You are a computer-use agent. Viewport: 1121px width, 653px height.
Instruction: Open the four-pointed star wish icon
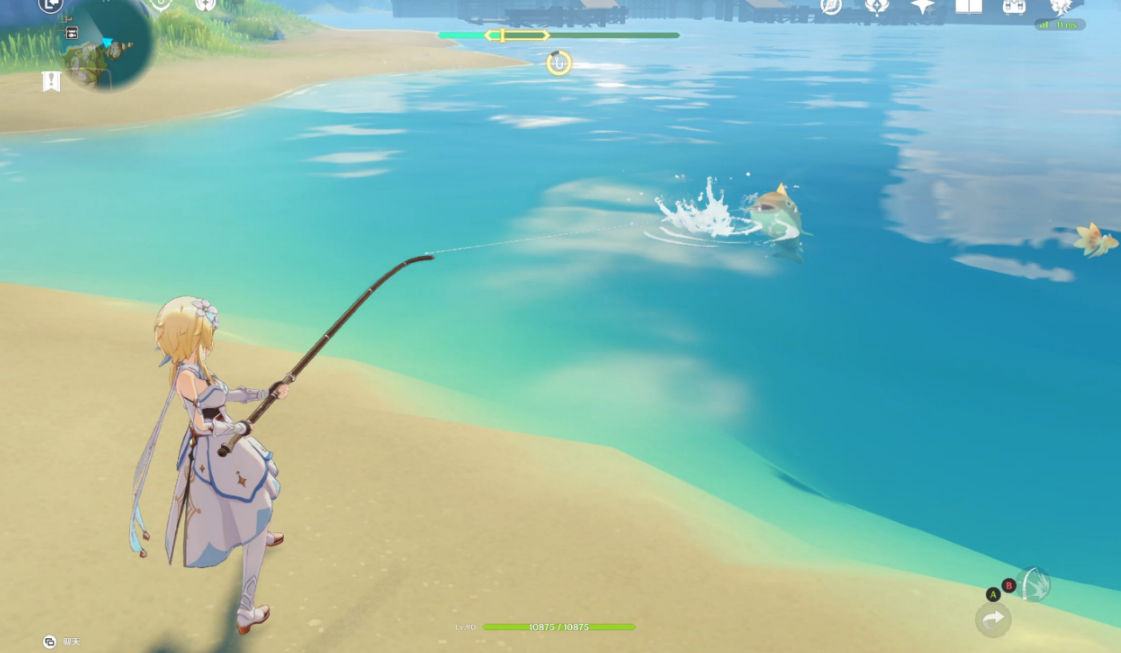[x=922, y=6]
